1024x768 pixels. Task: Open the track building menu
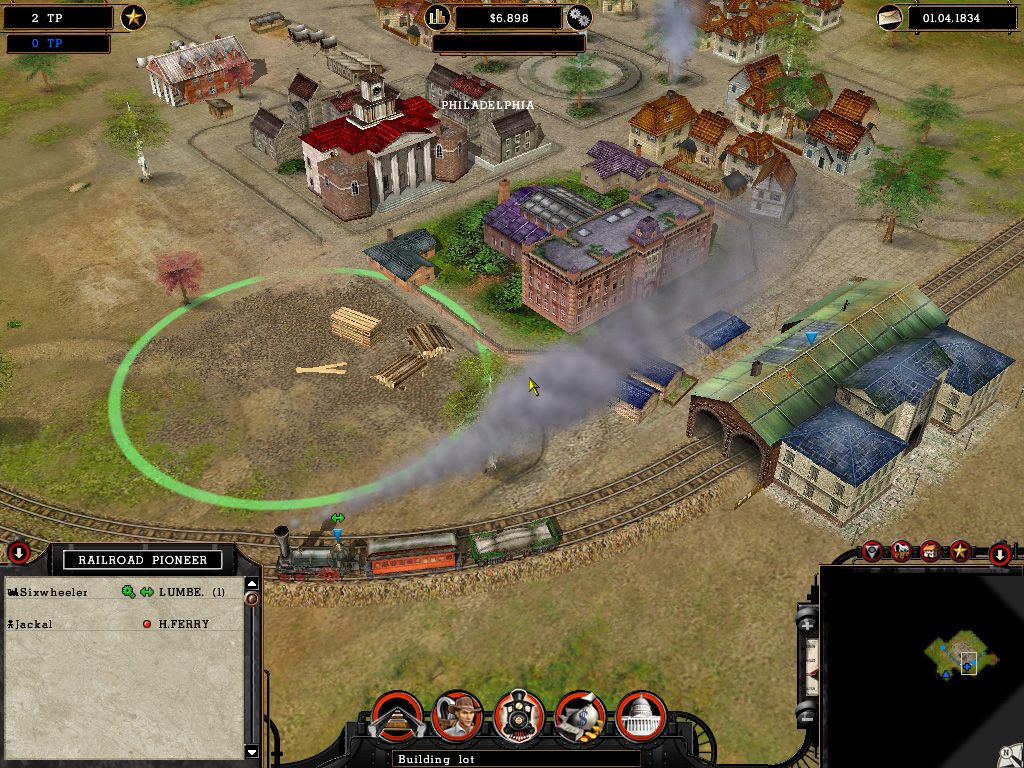pyautogui.click(x=397, y=716)
